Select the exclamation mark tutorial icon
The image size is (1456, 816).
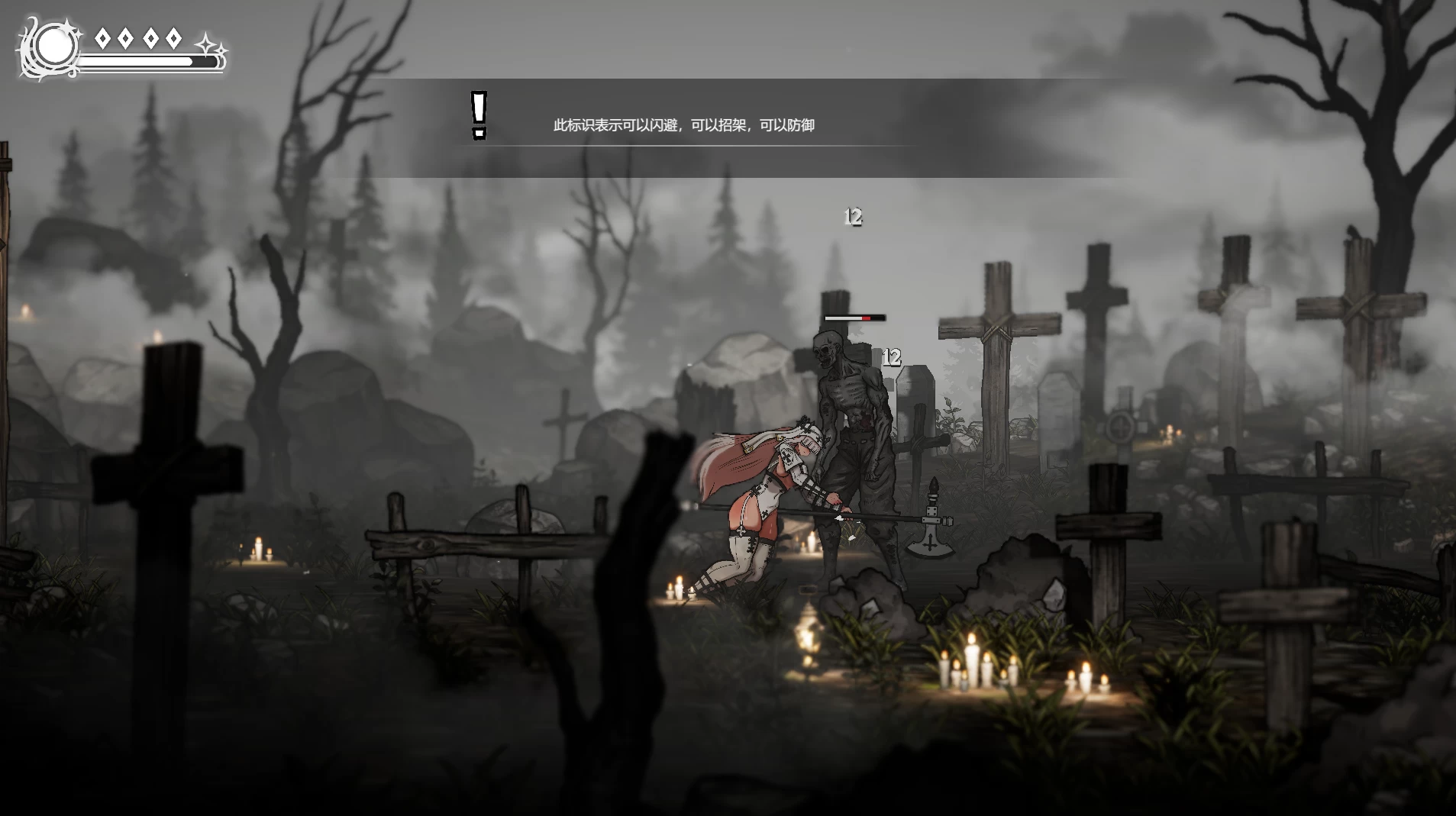(x=479, y=115)
